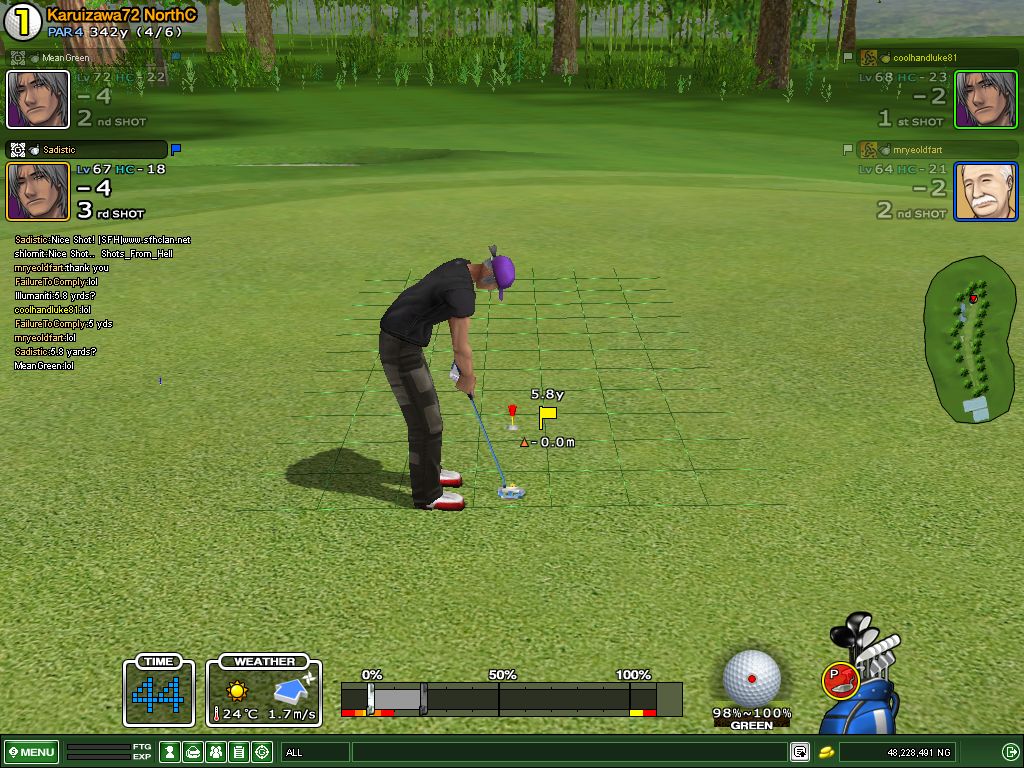Click the weather wind indicator panel
Screen dimensions: 1024x768
(x=264, y=691)
